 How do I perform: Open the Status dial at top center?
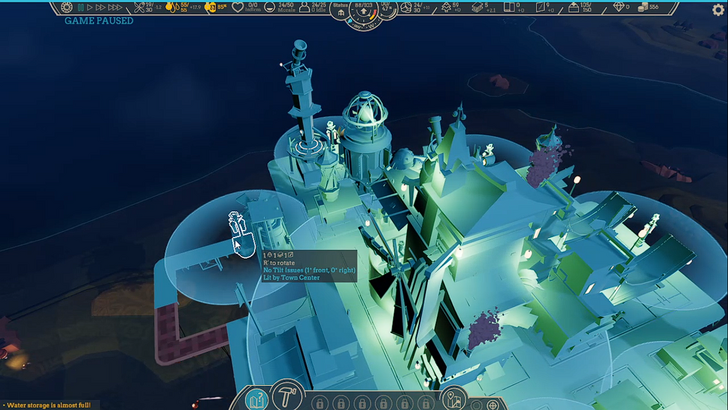[x=364, y=12]
